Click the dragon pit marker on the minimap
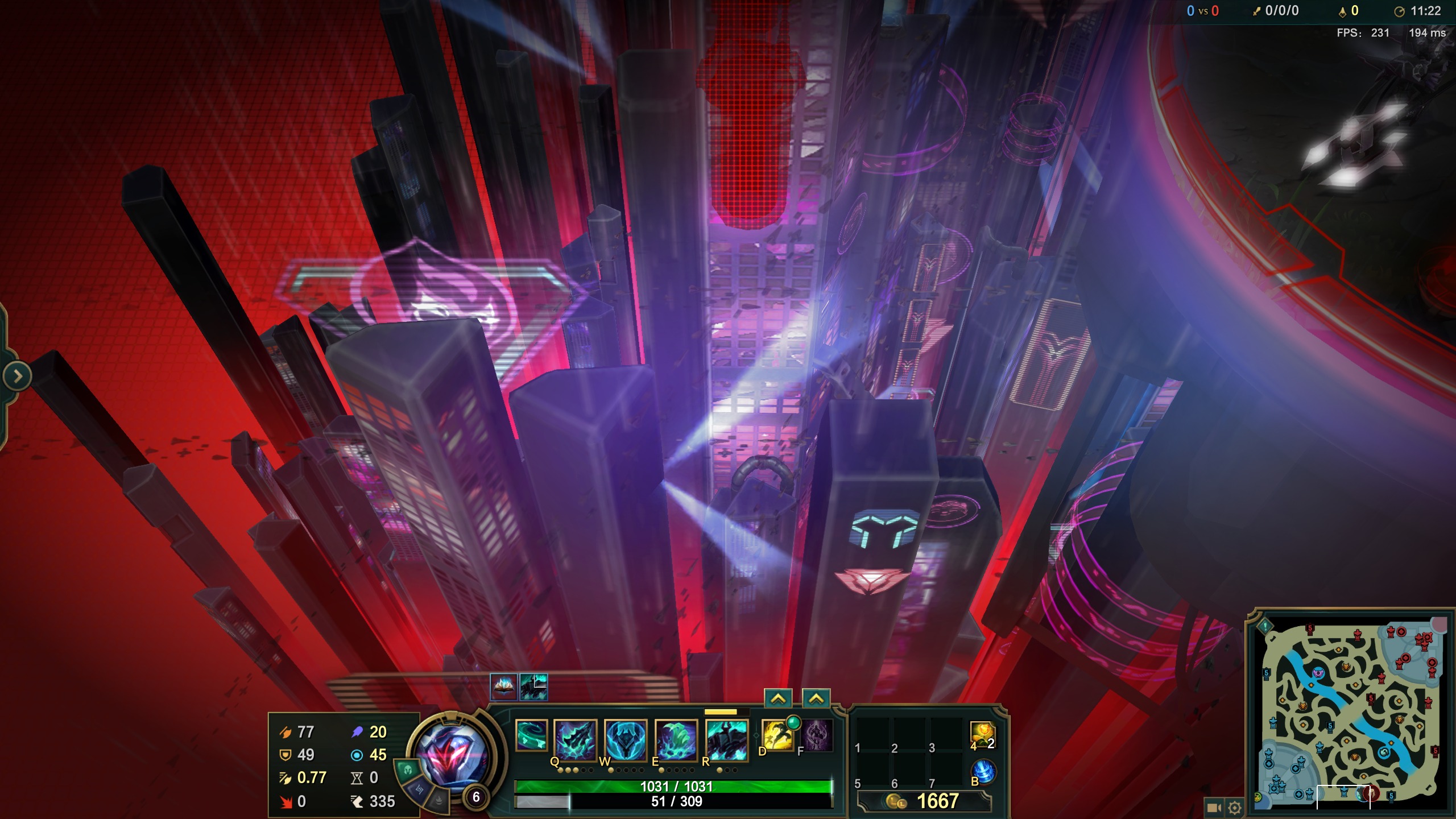The height and width of the screenshot is (819, 1456). pos(1384,752)
